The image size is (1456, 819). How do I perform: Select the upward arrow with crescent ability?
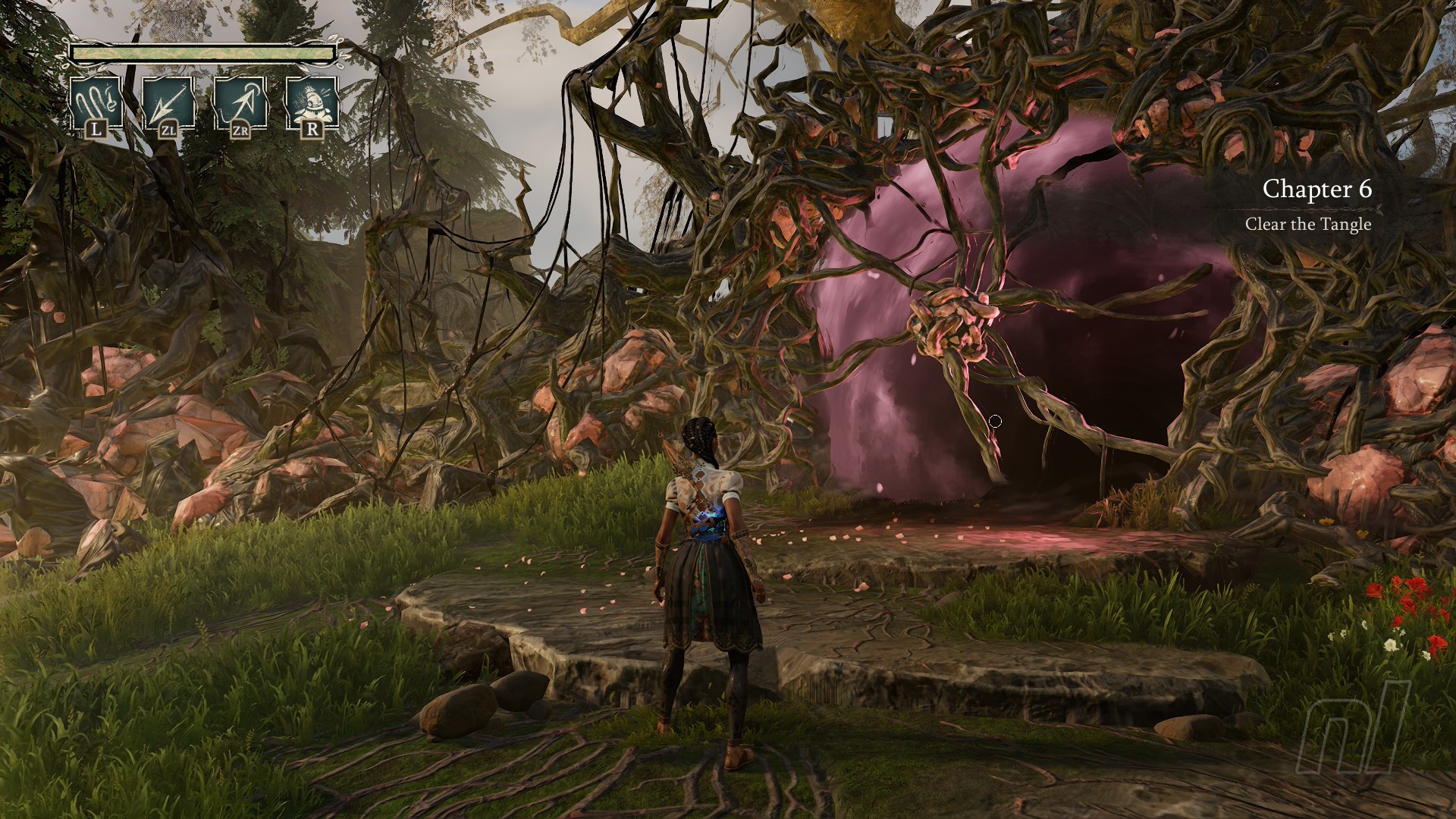point(240,104)
